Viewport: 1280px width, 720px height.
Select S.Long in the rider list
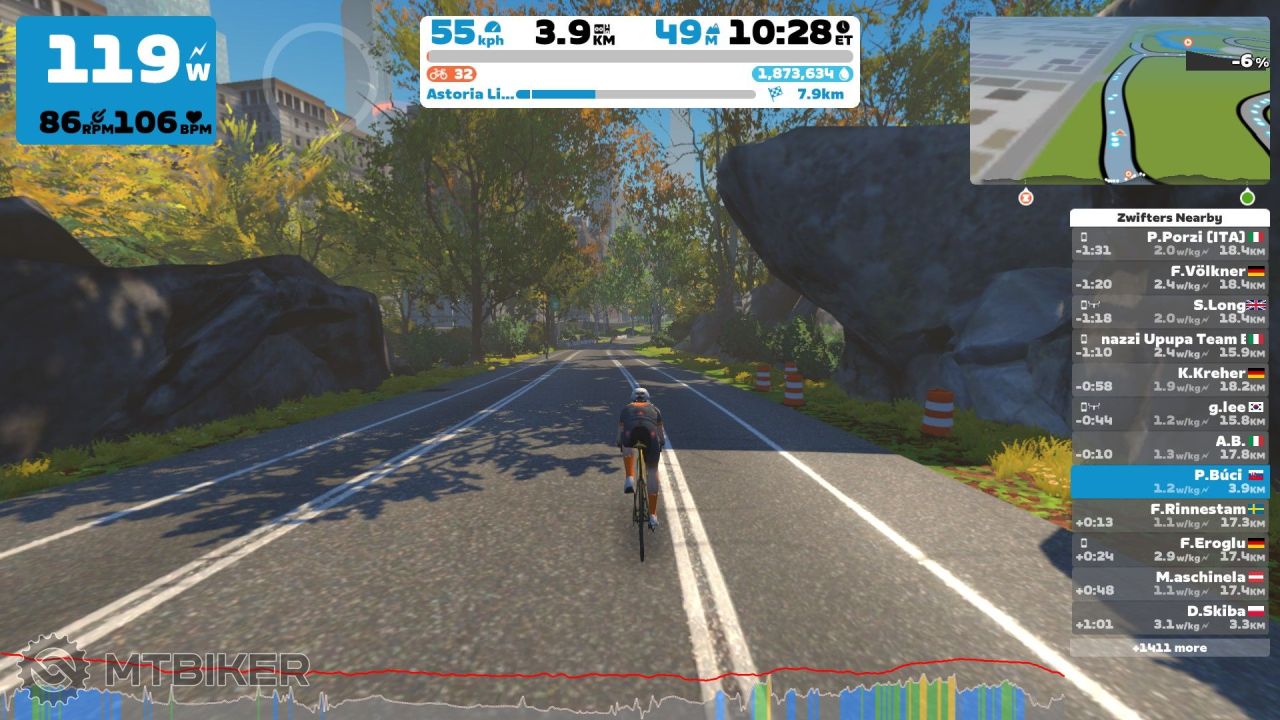1169,312
